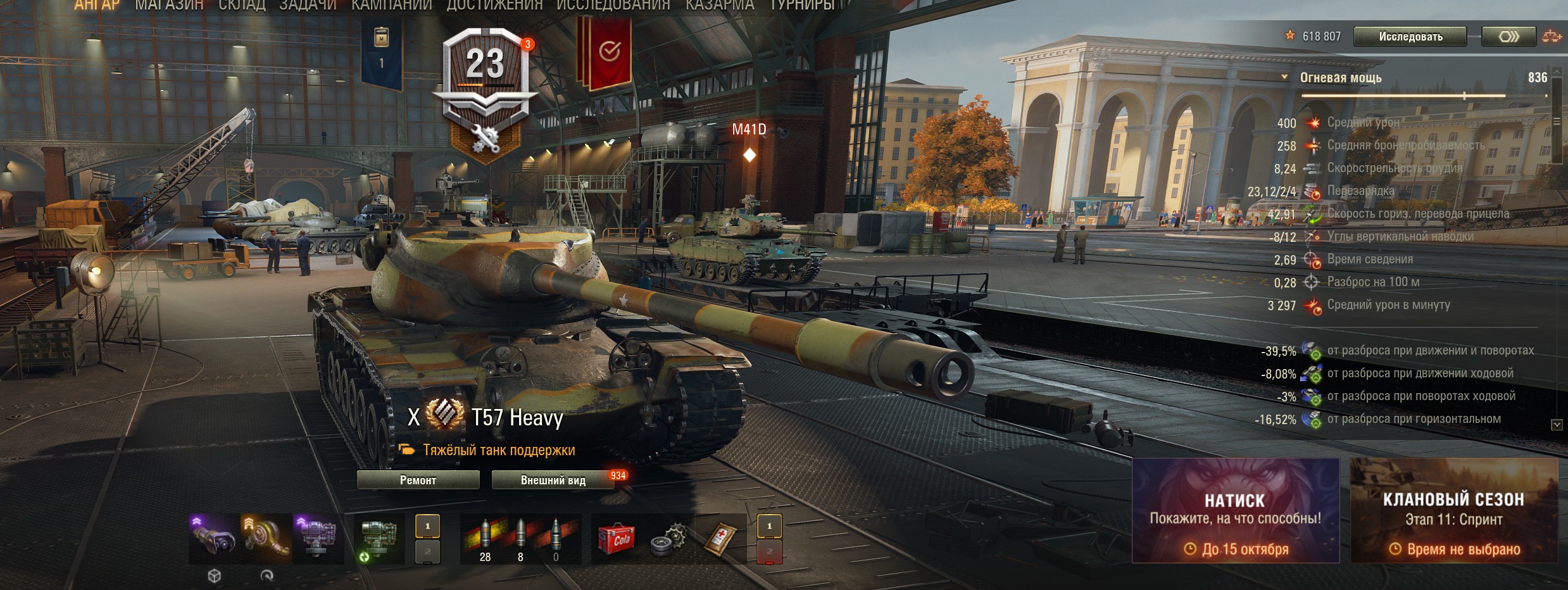This screenshot has width=1568, height=590.
Task: Select the shell slot with 28 rounds
Action: (x=485, y=539)
